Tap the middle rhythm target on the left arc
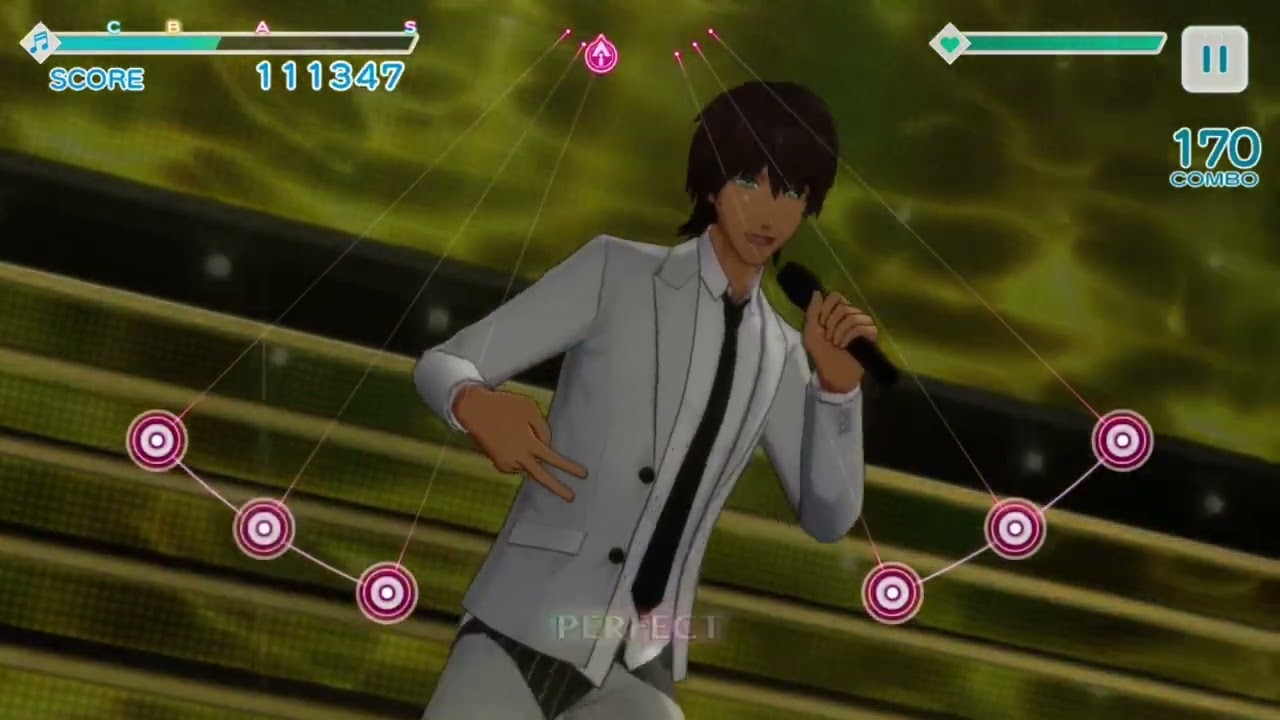This screenshot has height=720, width=1280. 264,528
